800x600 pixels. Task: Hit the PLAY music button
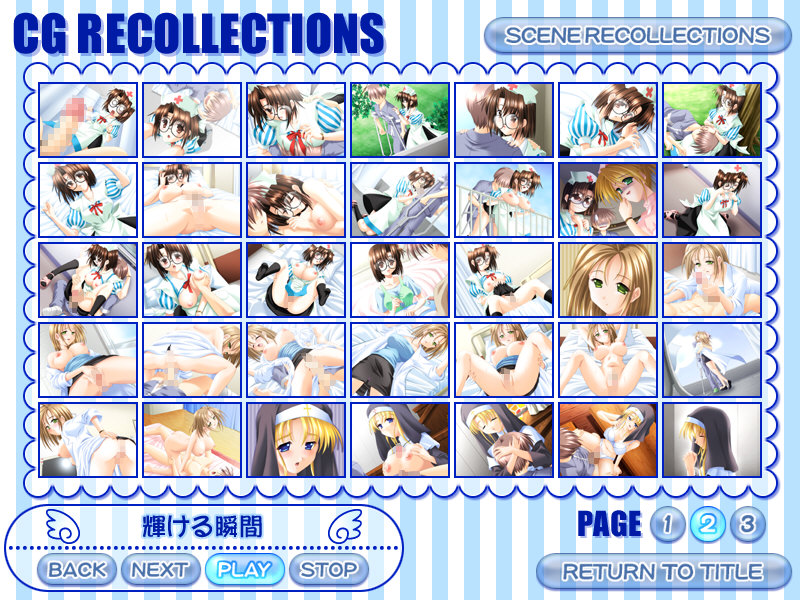(x=244, y=570)
